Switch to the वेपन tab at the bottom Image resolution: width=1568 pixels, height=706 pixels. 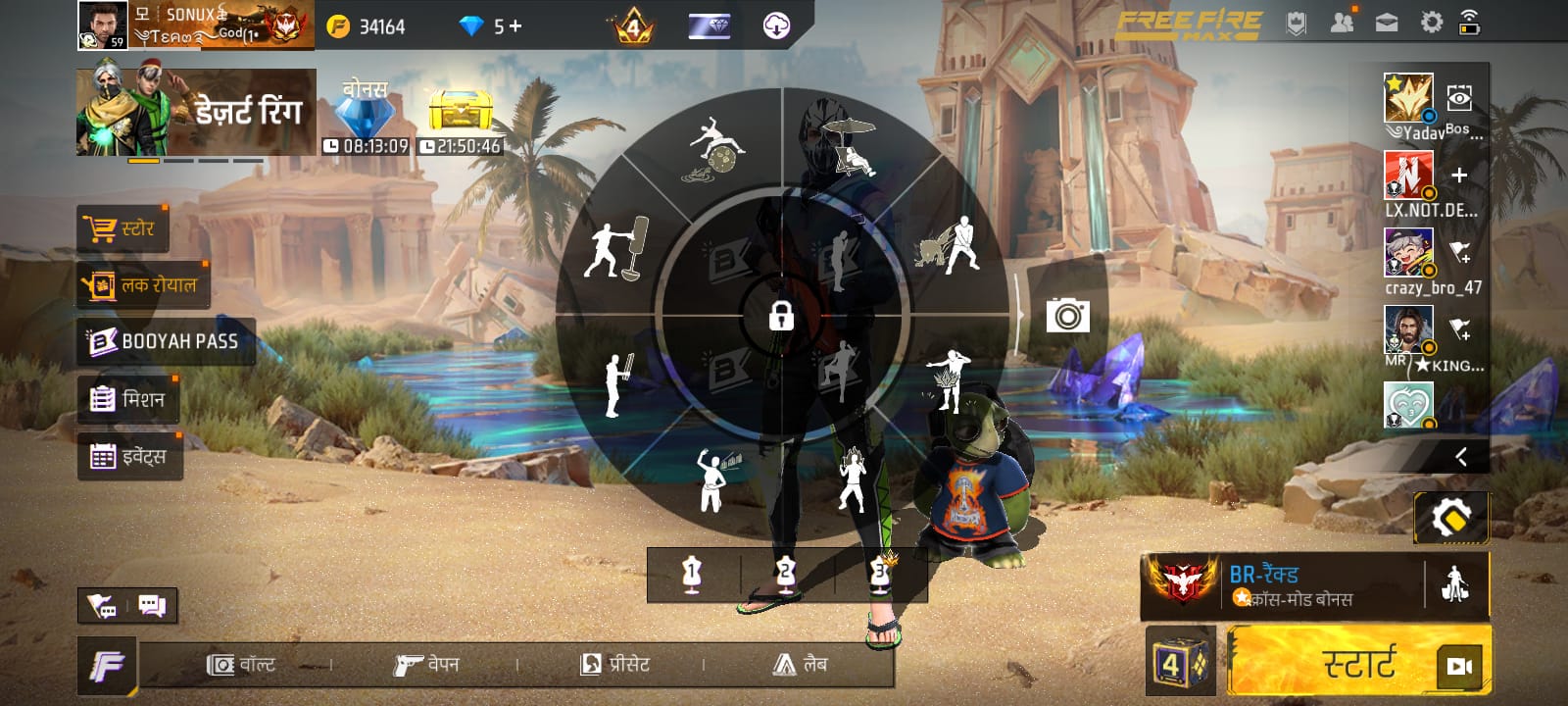point(428,664)
